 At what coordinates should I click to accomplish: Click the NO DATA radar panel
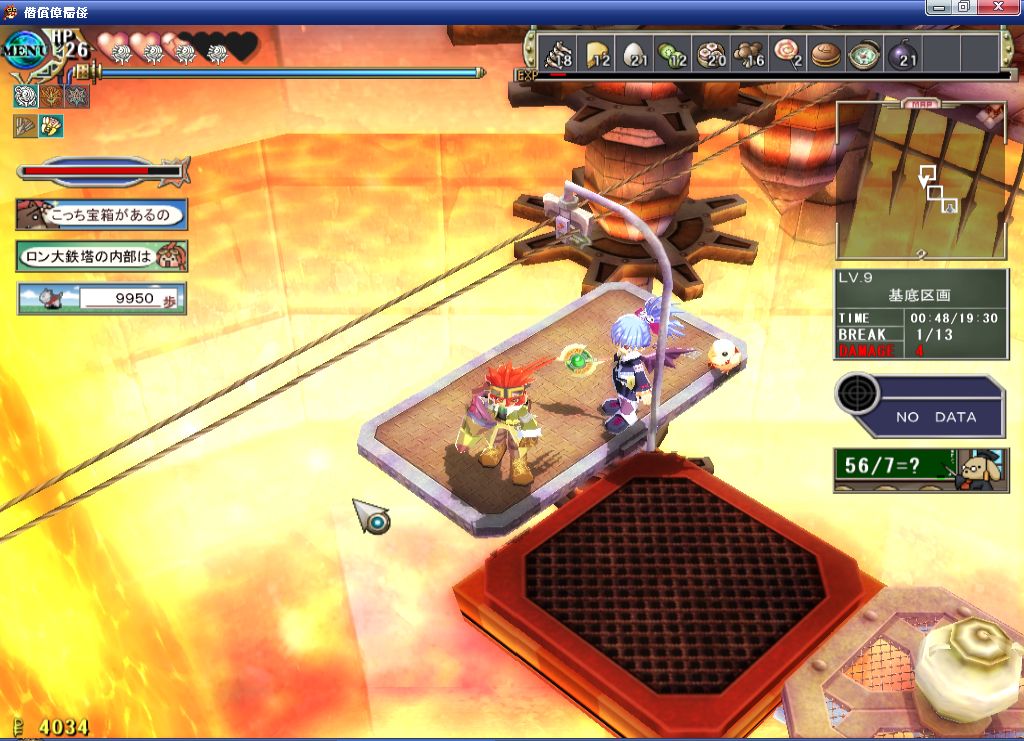(920, 406)
